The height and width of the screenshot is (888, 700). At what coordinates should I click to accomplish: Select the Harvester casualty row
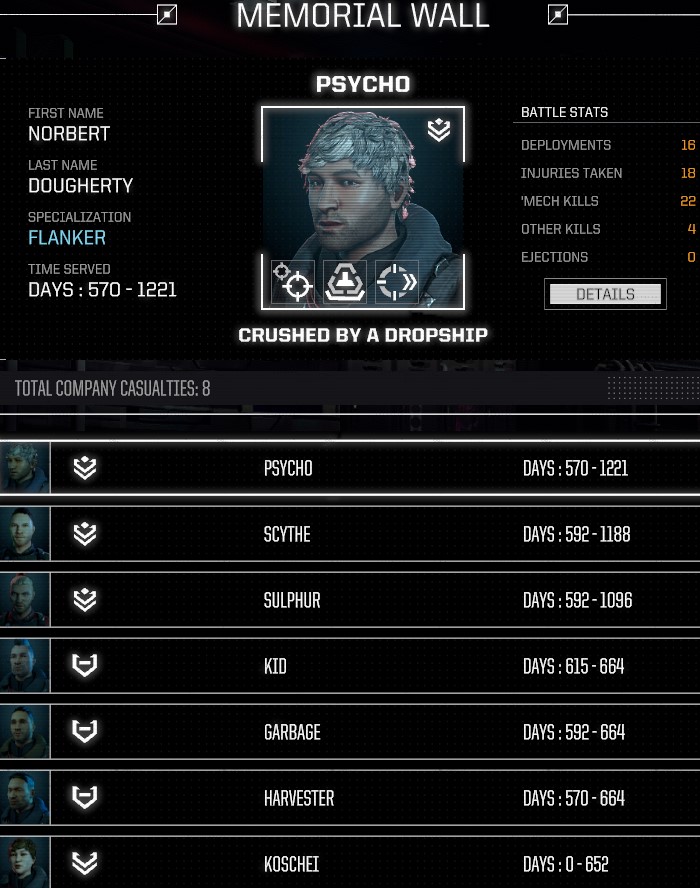click(350, 798)
